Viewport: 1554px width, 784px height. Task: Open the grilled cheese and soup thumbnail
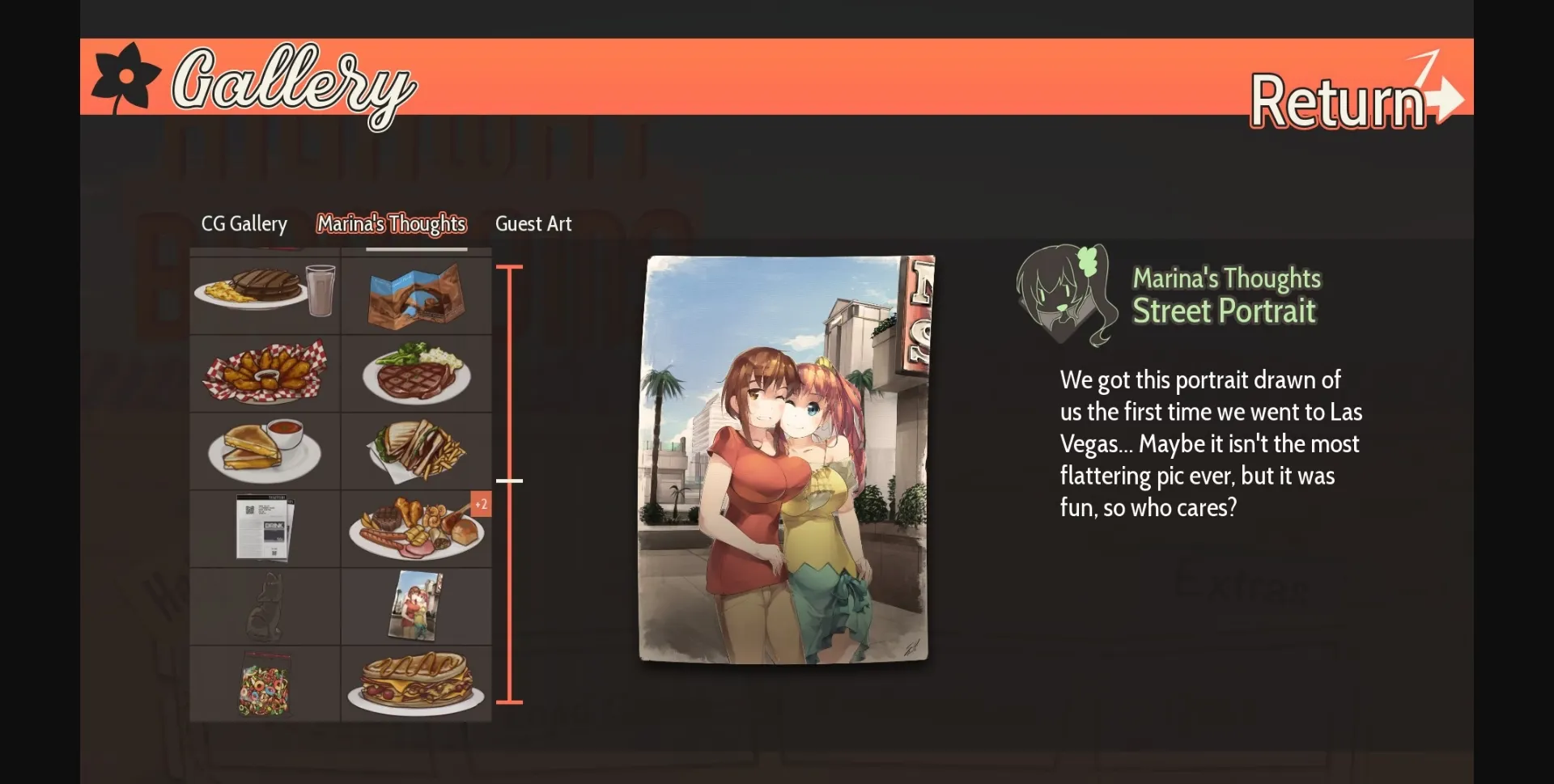coord(264,451)
